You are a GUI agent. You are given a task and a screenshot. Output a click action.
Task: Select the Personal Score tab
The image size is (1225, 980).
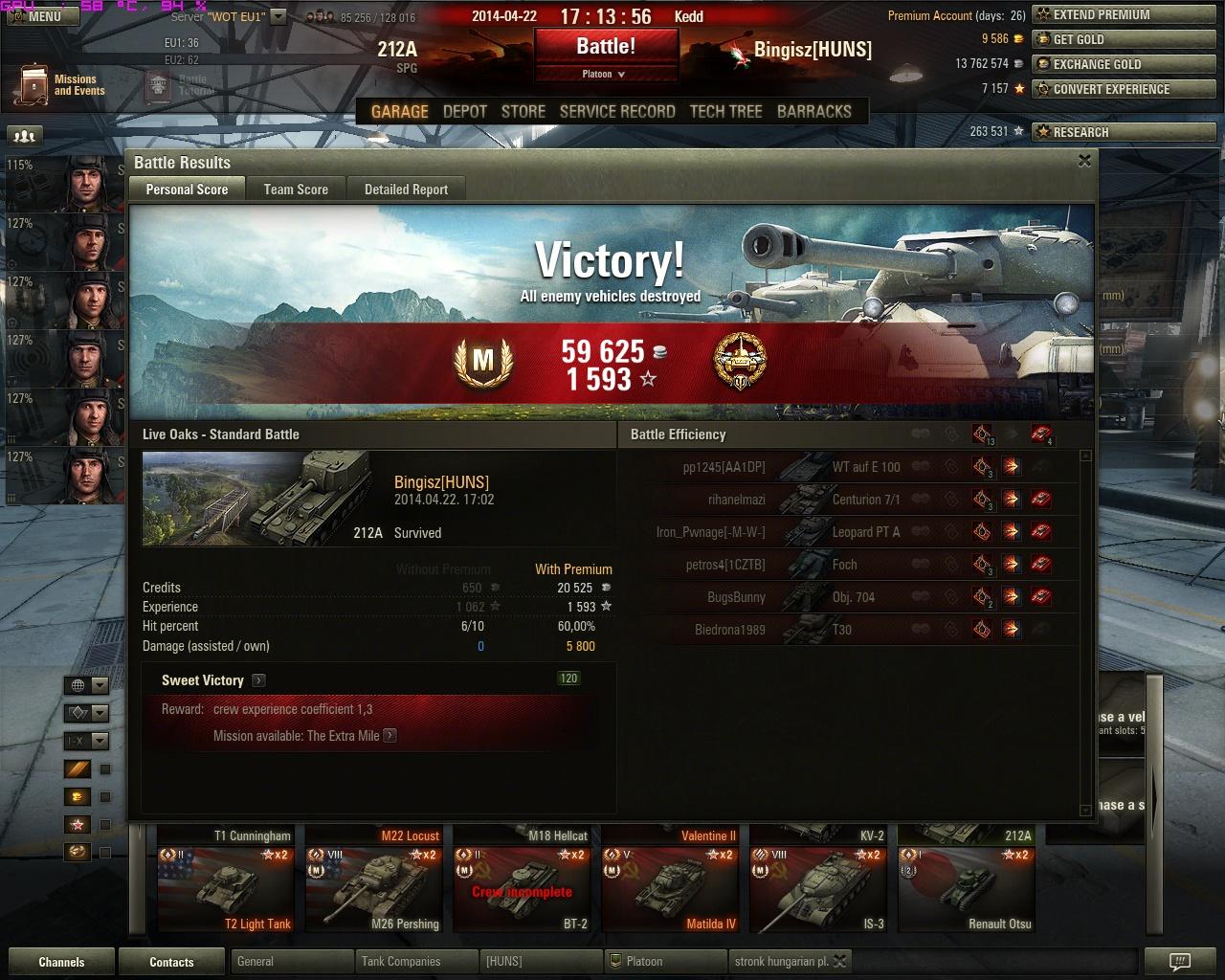point(187,189)
